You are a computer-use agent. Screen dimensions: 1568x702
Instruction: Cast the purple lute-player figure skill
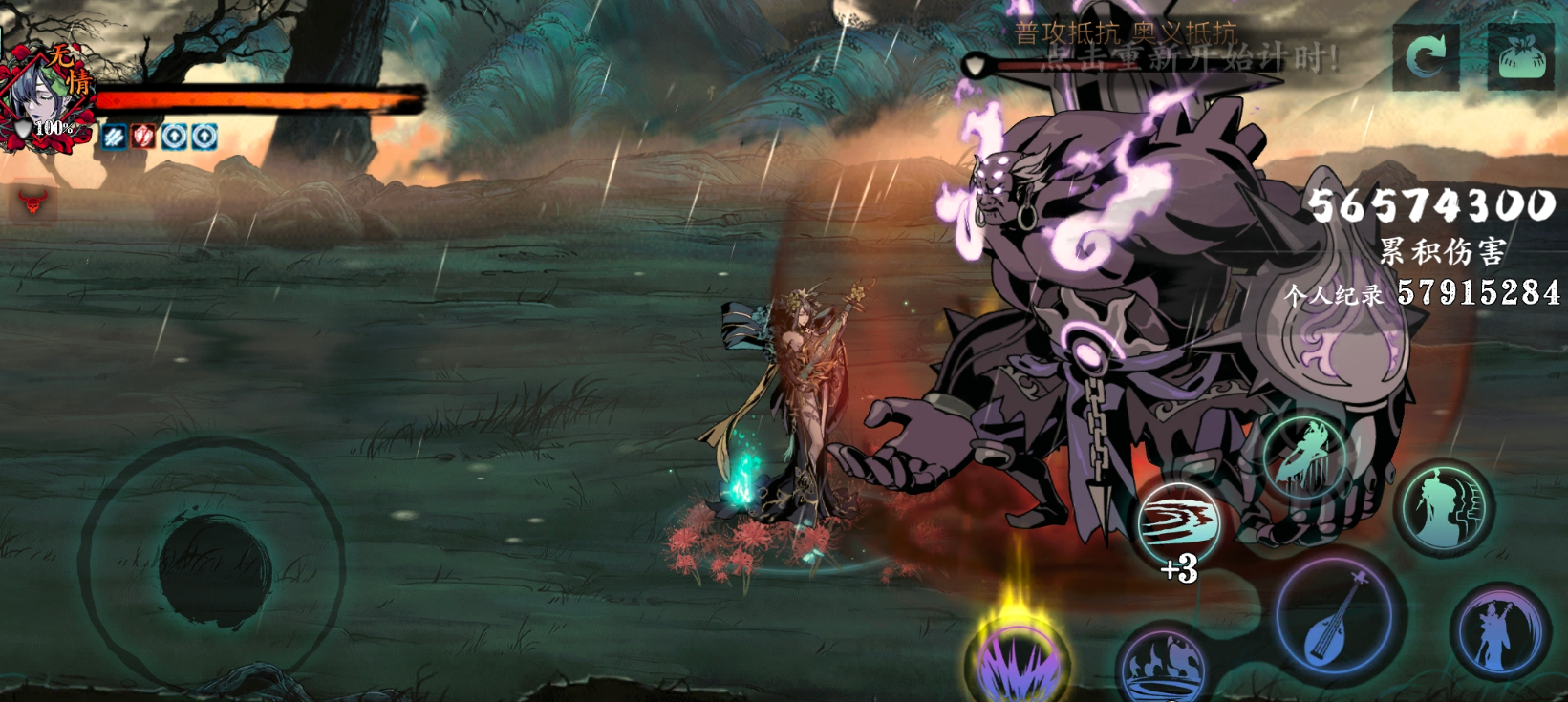1498,631
